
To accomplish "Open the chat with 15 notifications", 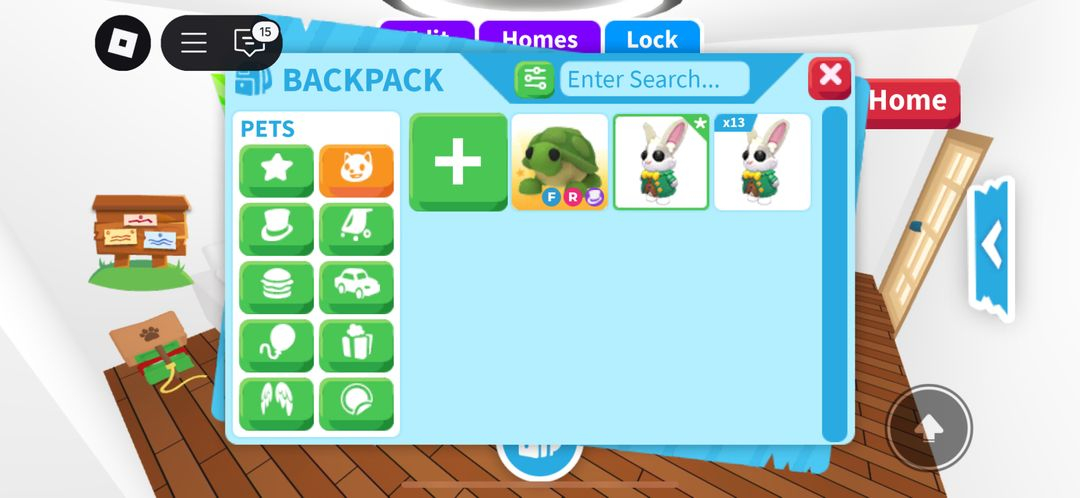I will tap(249, 43).
